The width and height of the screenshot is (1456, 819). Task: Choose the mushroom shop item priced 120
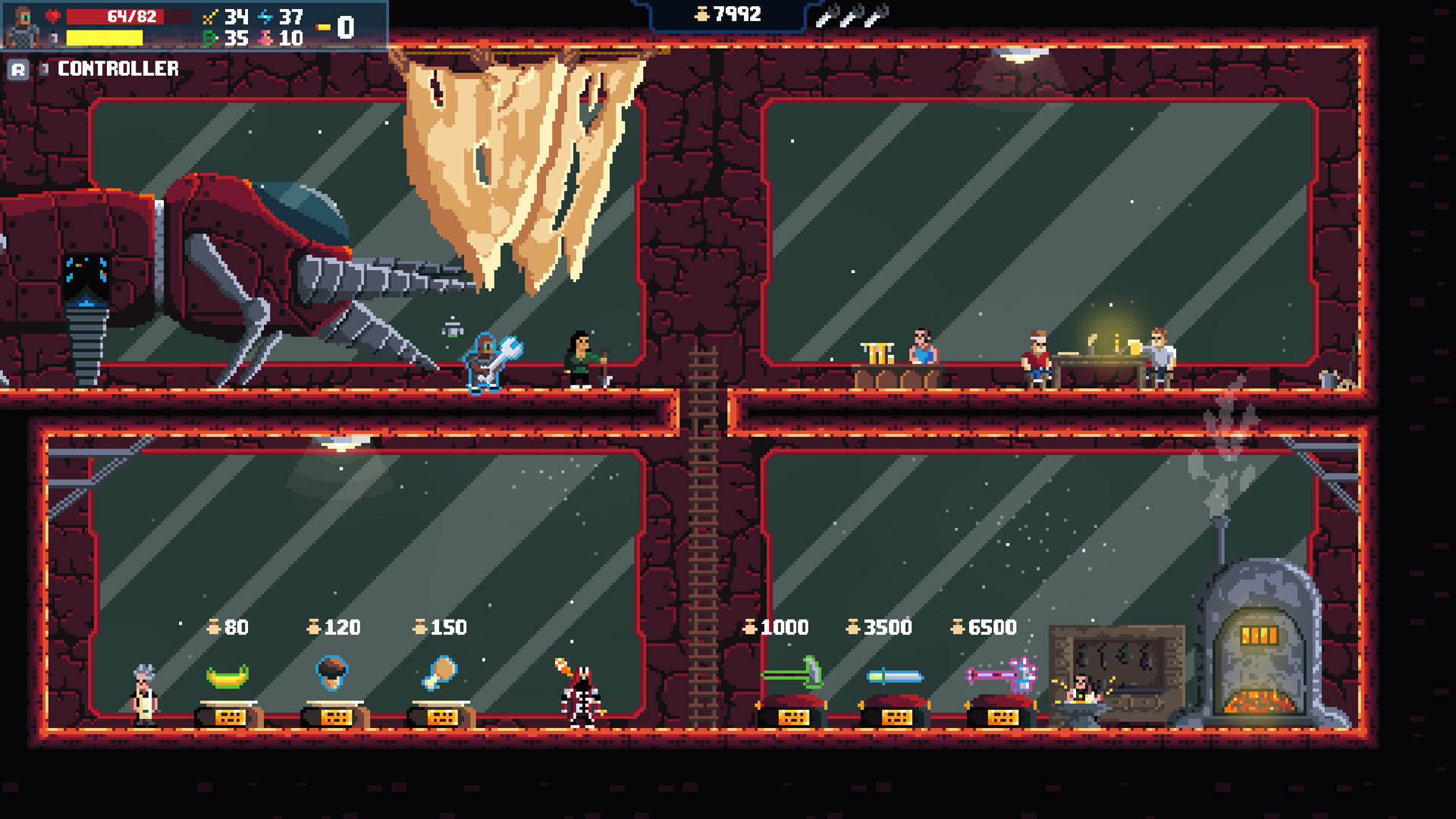[332, 672]
